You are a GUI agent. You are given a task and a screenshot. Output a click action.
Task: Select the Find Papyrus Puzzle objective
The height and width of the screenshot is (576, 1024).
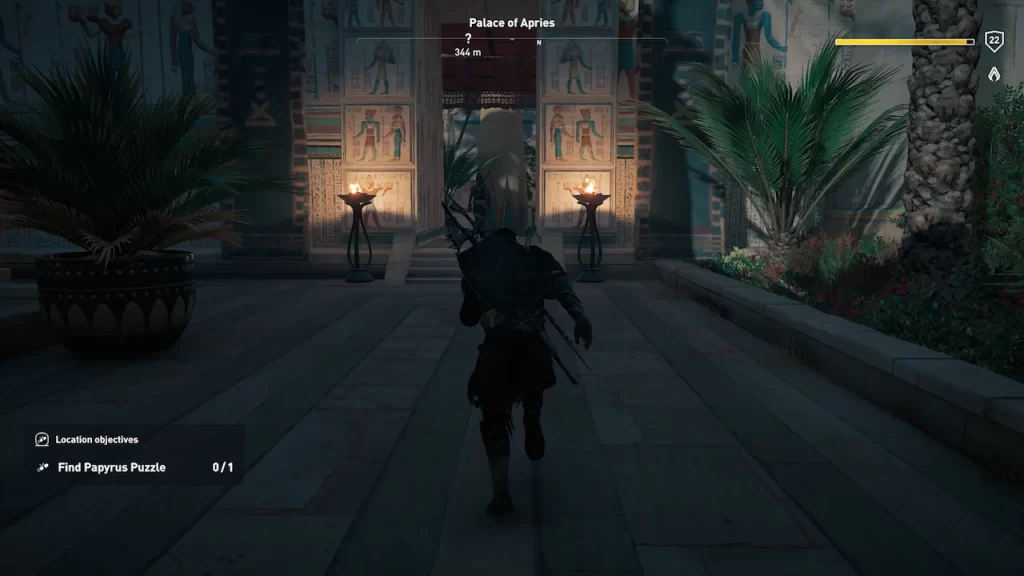pos(111,467)
